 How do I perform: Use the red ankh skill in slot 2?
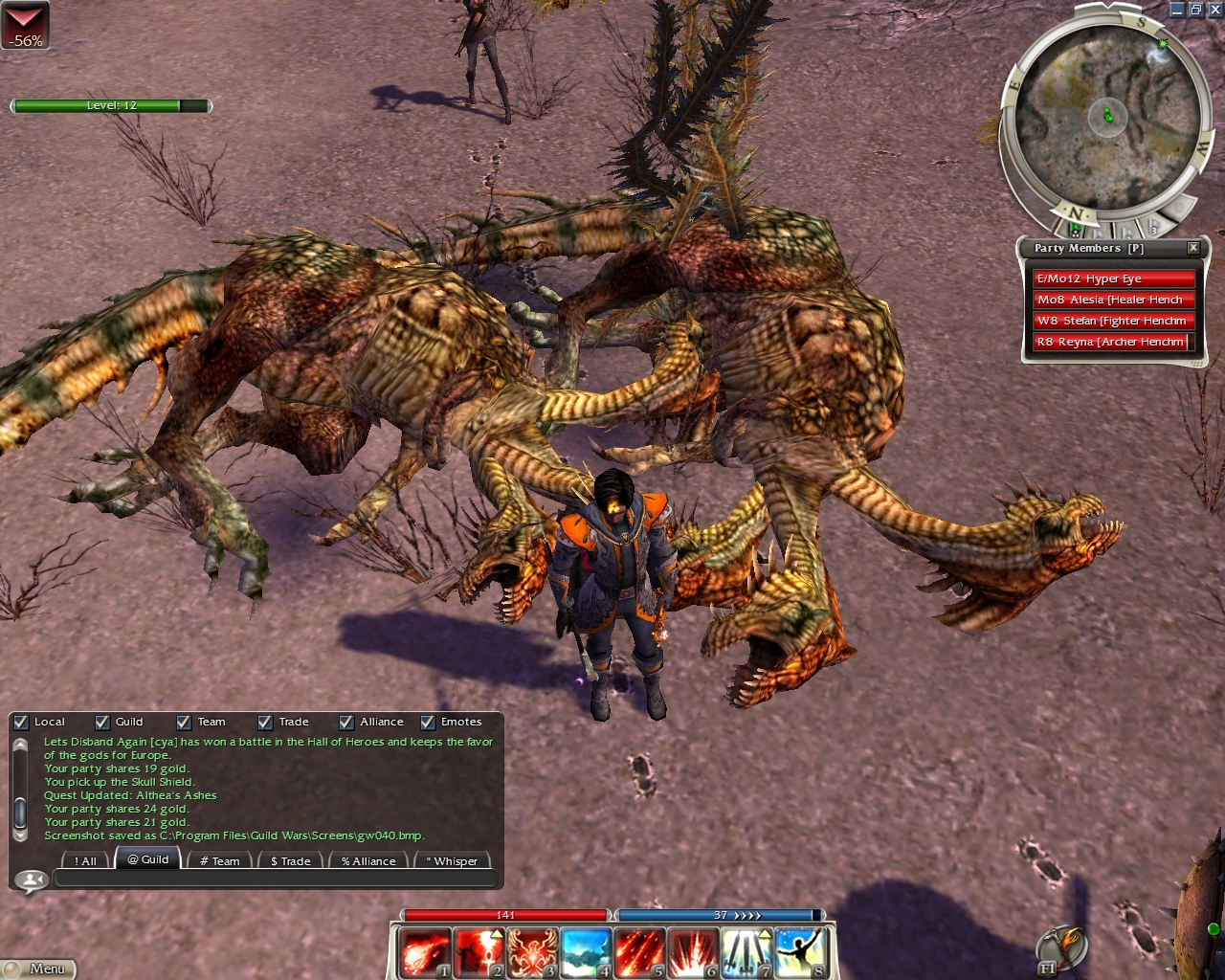tap(479, 952)
